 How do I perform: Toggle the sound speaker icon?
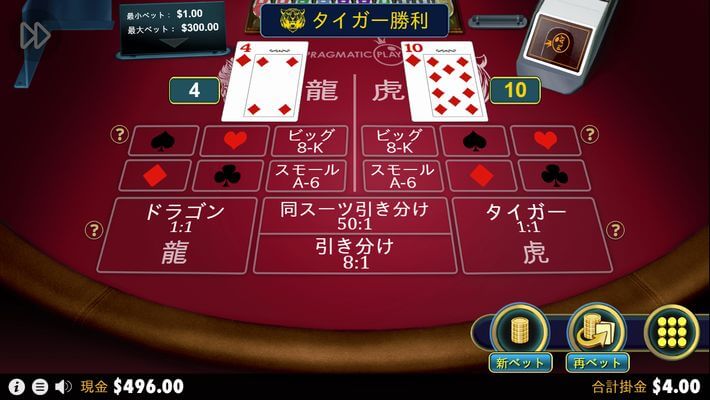pos(63,387)
